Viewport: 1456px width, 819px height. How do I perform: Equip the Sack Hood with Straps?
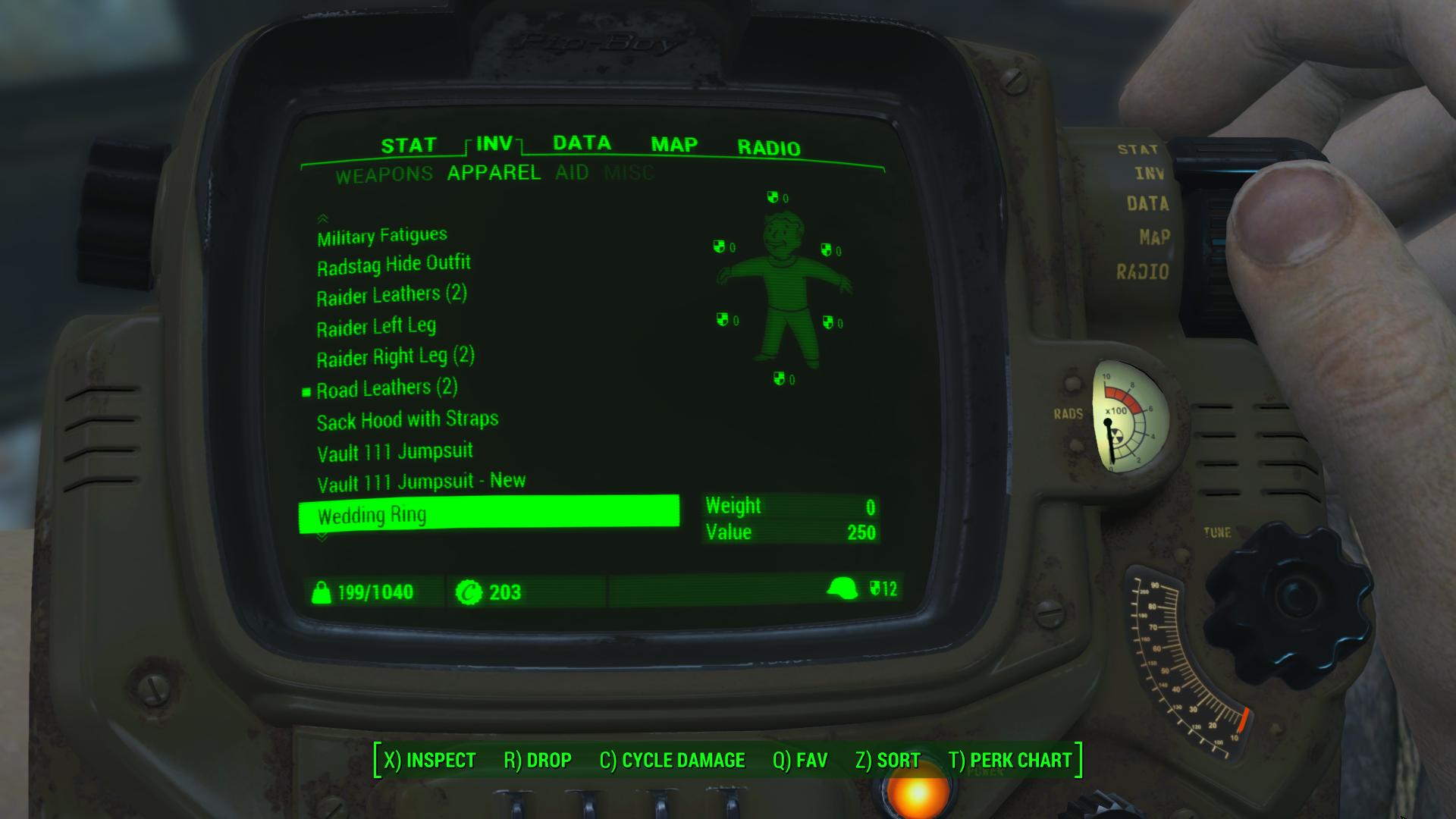[x=407, y=419]
